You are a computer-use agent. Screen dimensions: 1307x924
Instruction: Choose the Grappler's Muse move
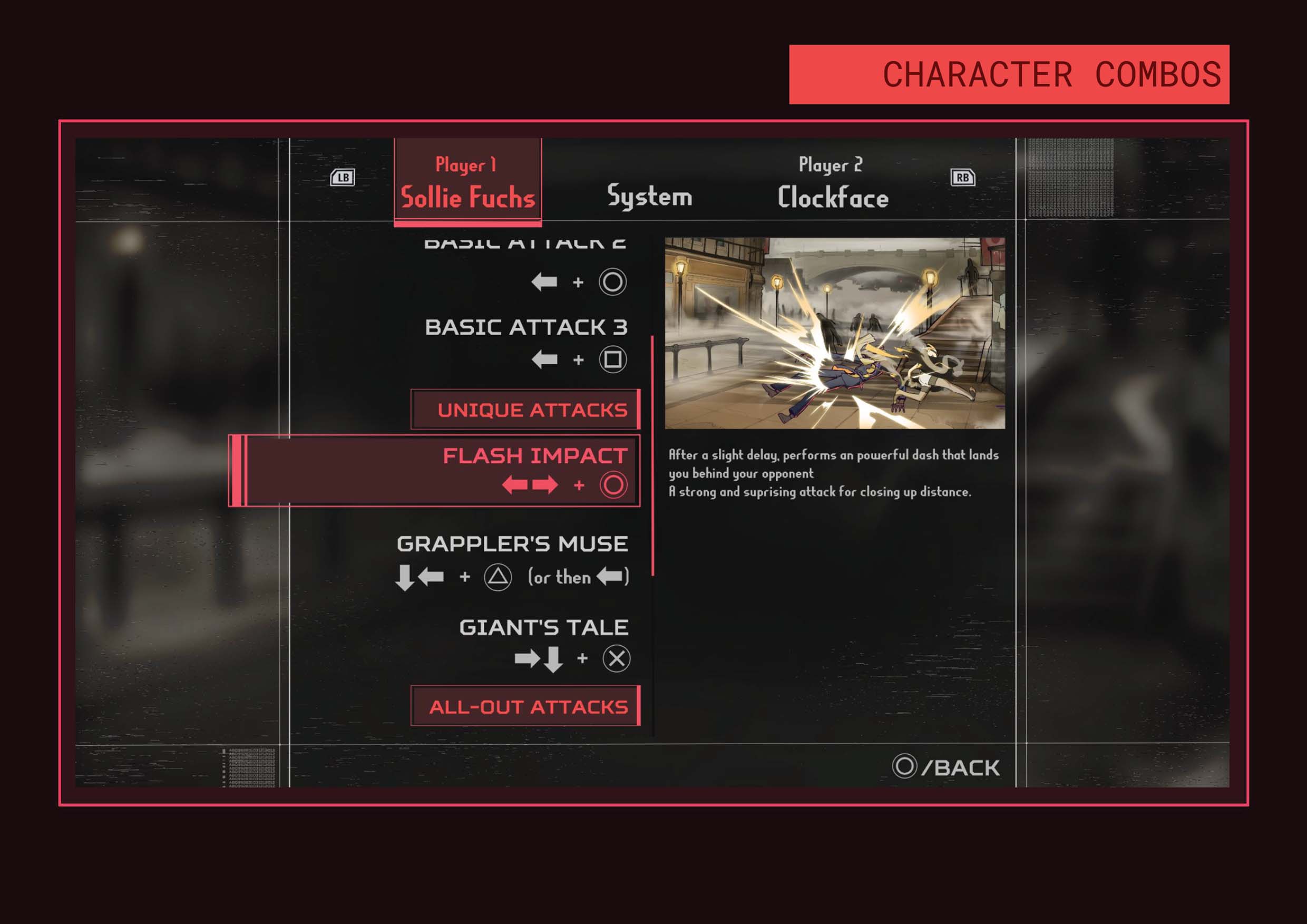pos(512,560)
